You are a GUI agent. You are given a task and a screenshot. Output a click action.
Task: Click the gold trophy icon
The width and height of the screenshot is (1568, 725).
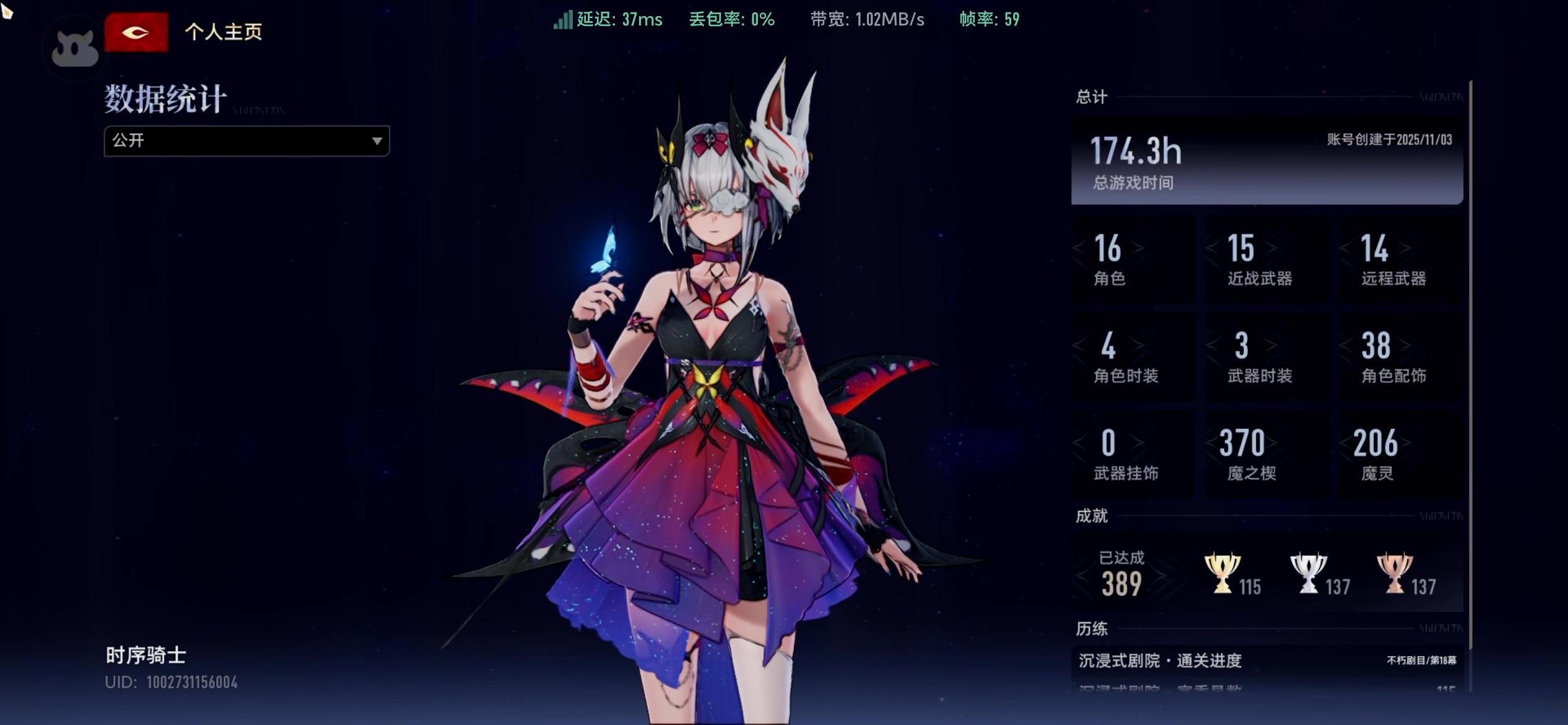coord(1222,573)
